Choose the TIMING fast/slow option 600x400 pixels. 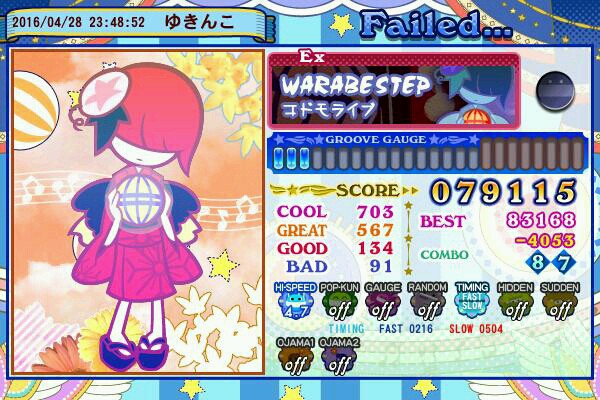click(472, 303)
